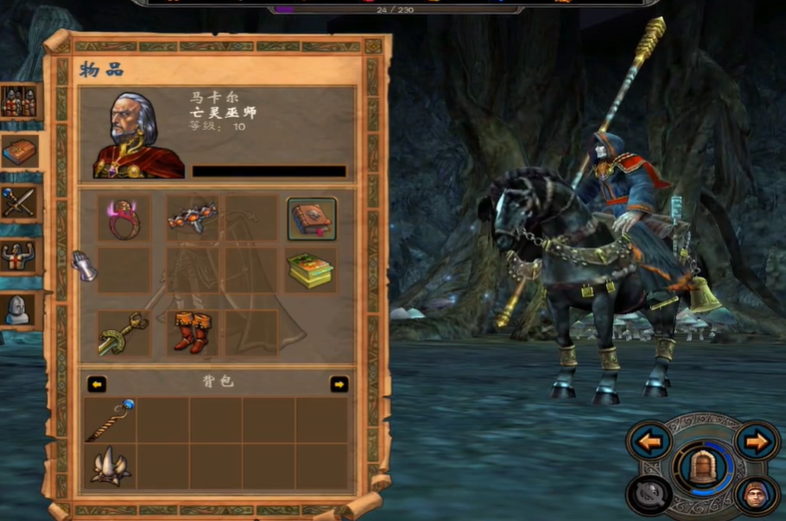Show the flexing strongman attributes tab
Screen dimensions: 786x521
pyautogui.click(x=18, y=256)
